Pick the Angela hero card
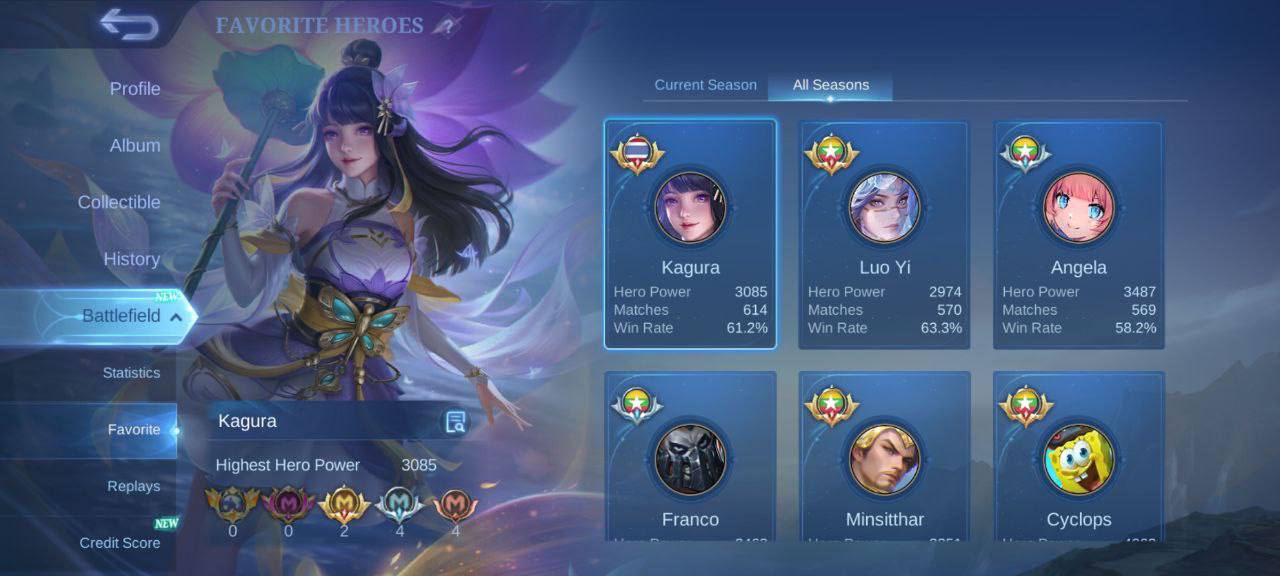Image resolution: width=1280 pixels, height=576 pixels. pyautogui.click(x=1078, y=234)
